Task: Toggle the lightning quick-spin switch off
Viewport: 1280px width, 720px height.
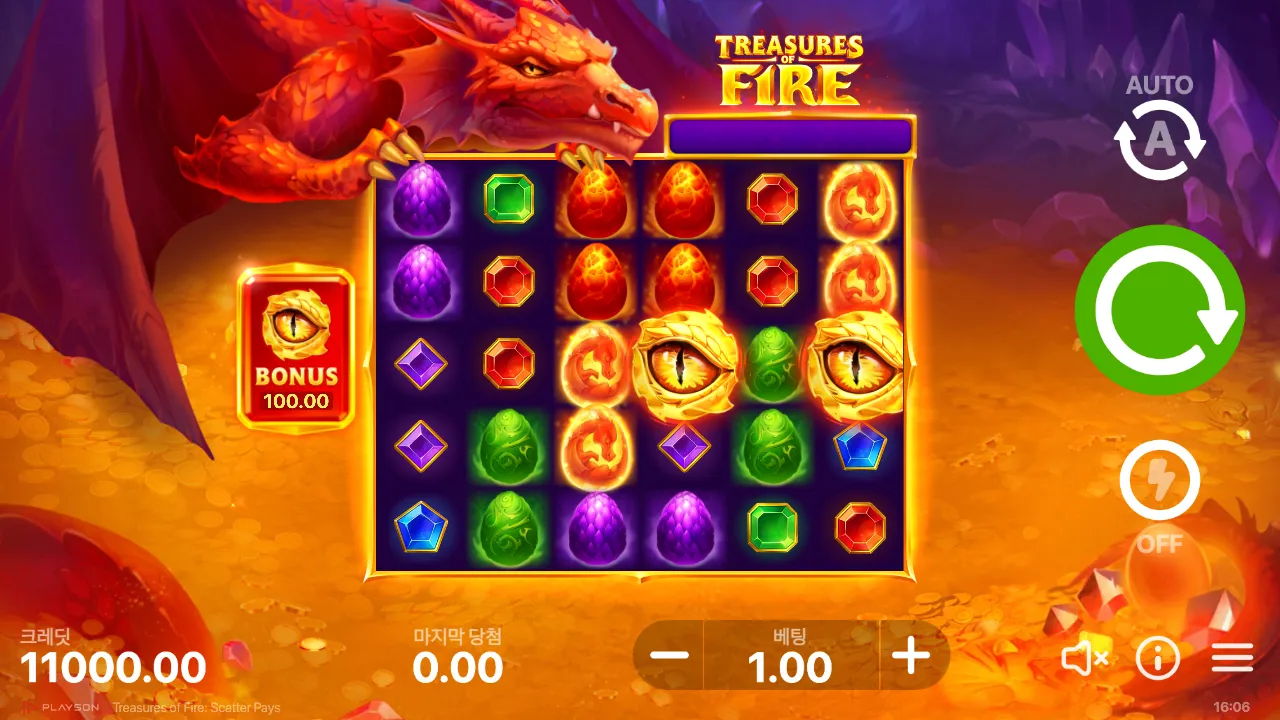Action: pos(1159,480)
